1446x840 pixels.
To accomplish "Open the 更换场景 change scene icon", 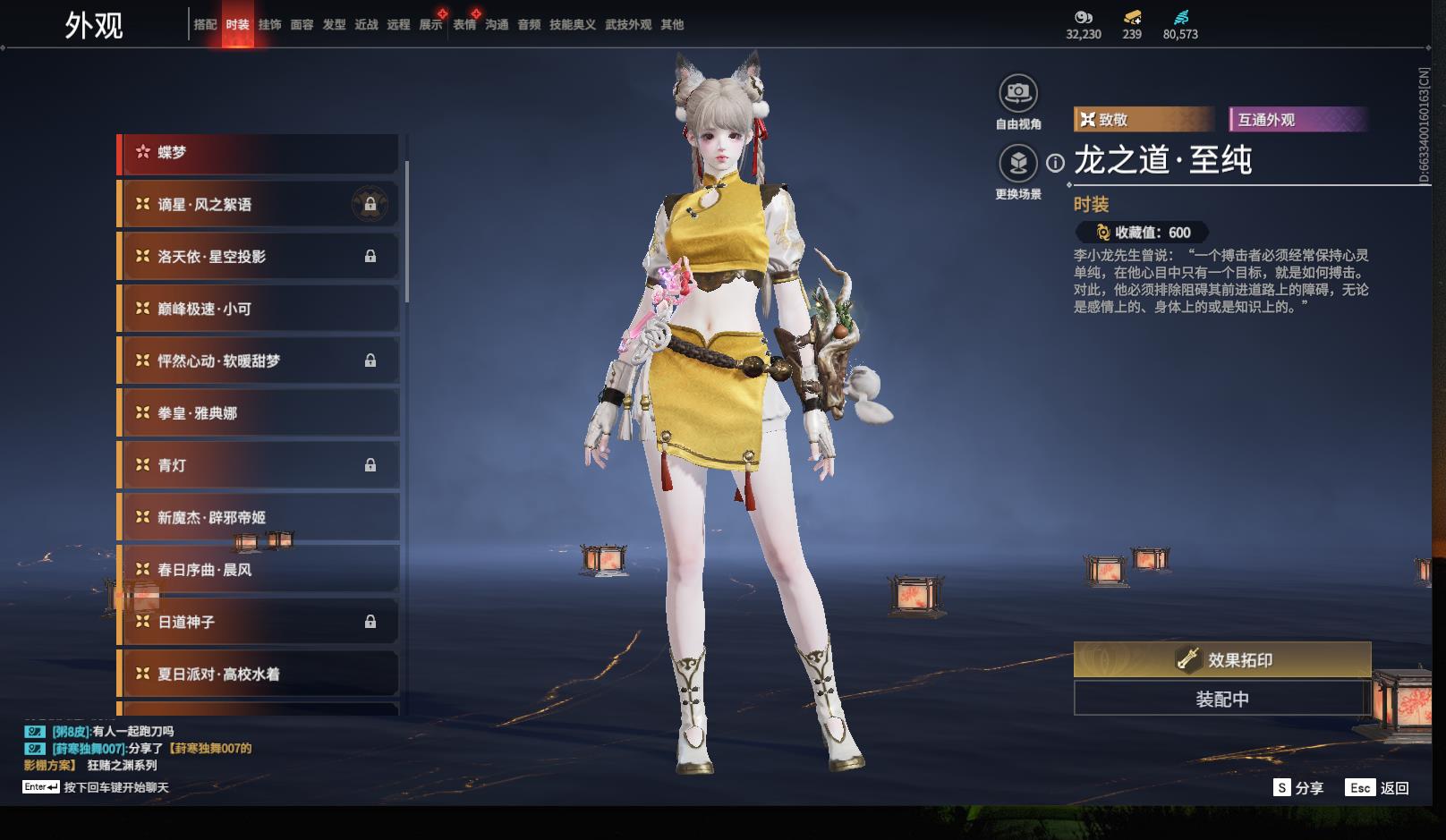I will pos(1018,164).
